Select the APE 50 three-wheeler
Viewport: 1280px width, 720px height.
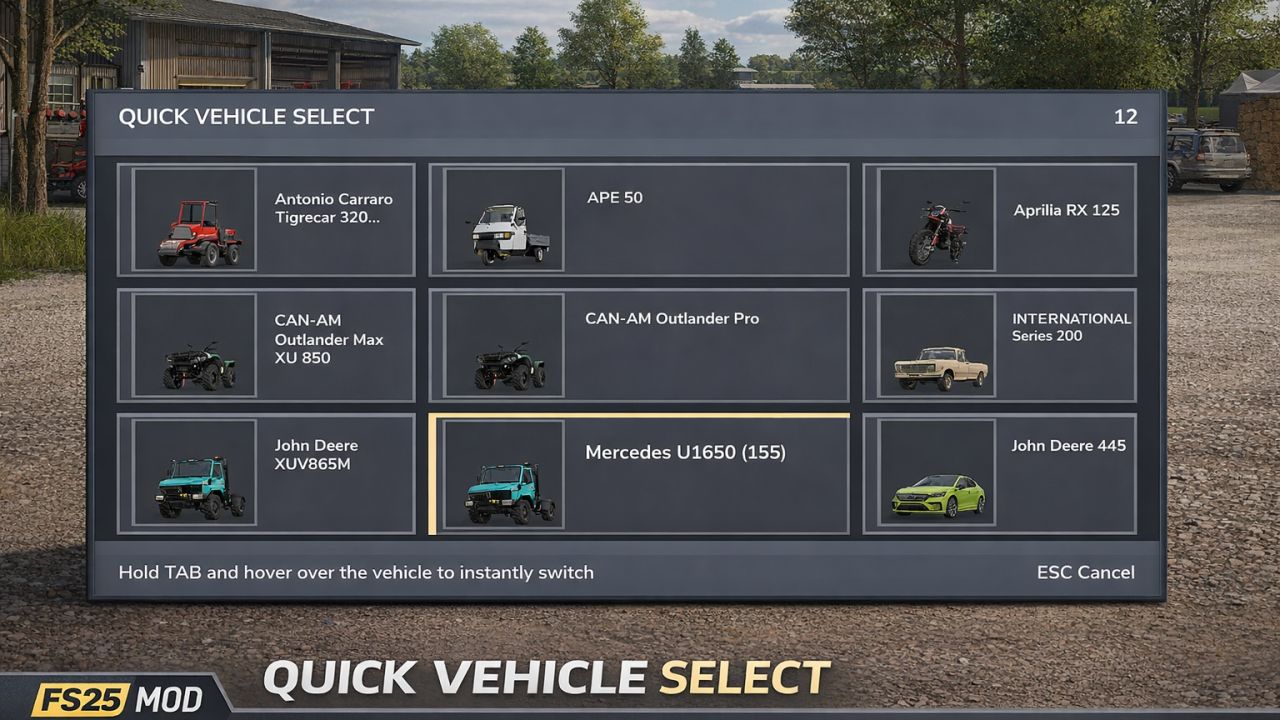pos(640,219)
